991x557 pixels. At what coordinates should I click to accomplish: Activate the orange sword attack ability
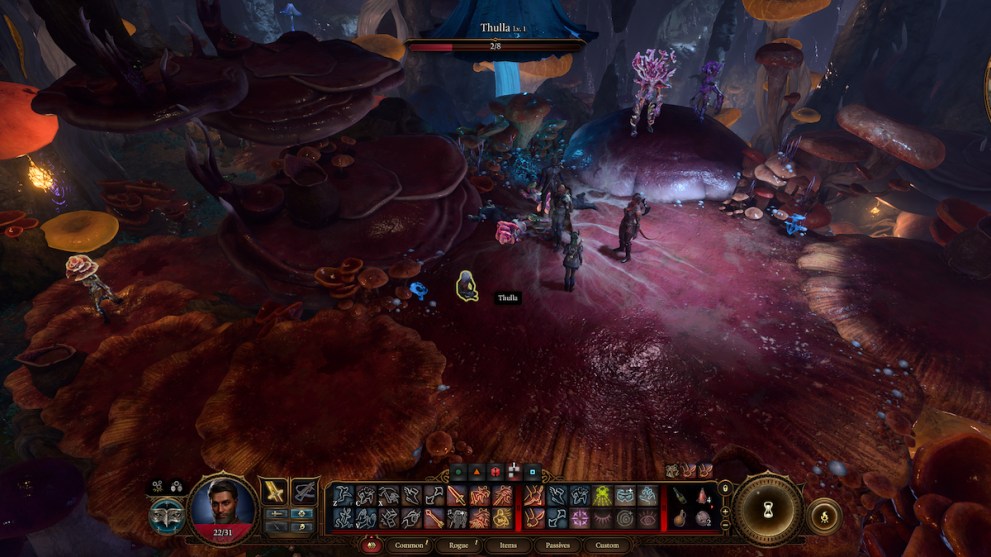click(458, 496)
